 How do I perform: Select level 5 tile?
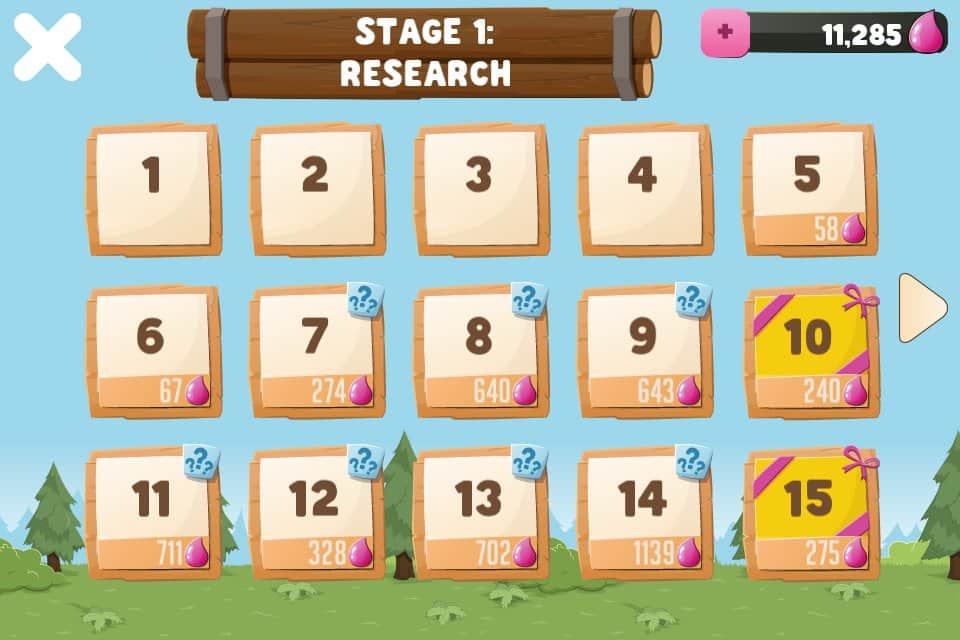point(808,189)
